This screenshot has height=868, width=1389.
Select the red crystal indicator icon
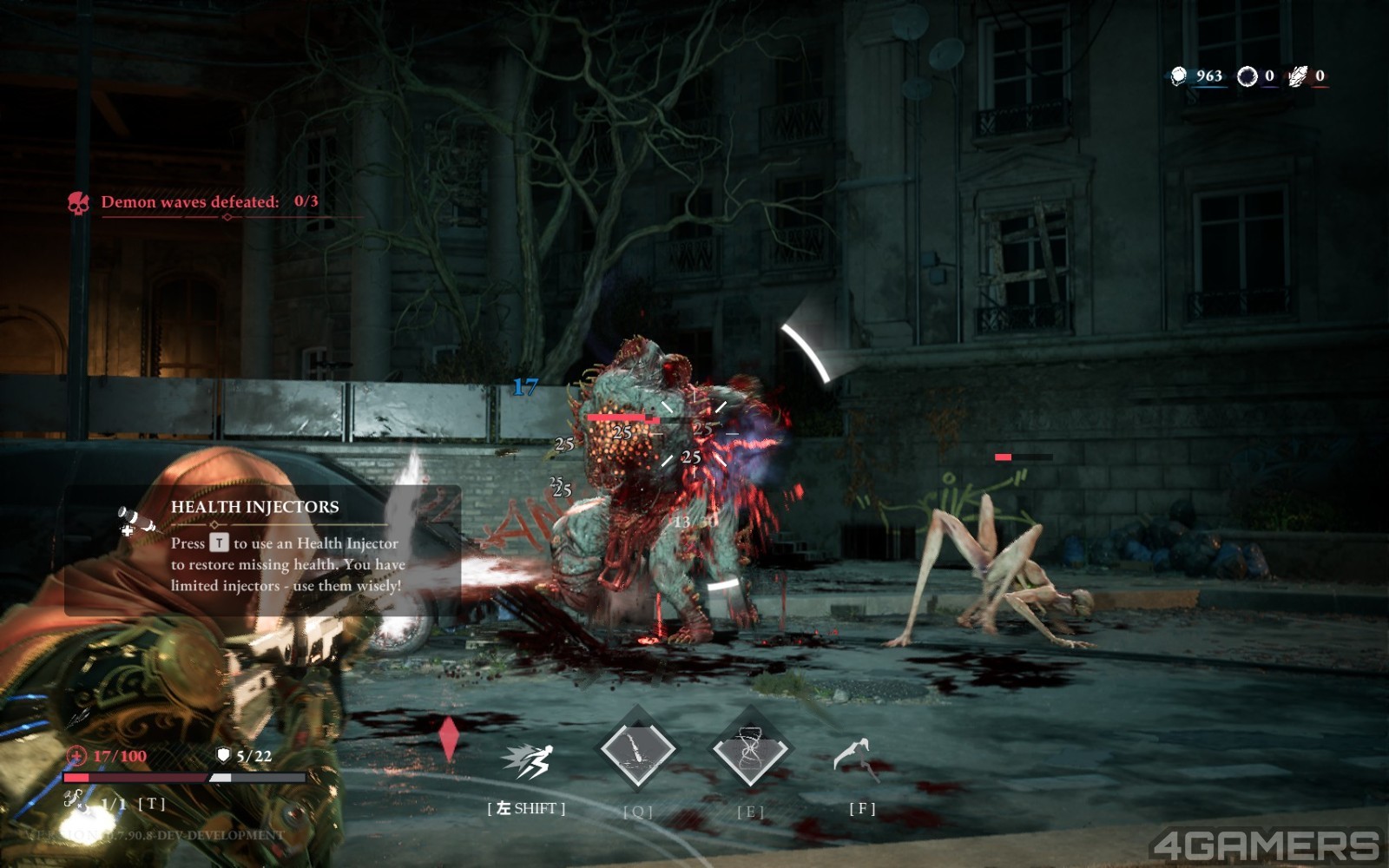(x=448, y=739)
